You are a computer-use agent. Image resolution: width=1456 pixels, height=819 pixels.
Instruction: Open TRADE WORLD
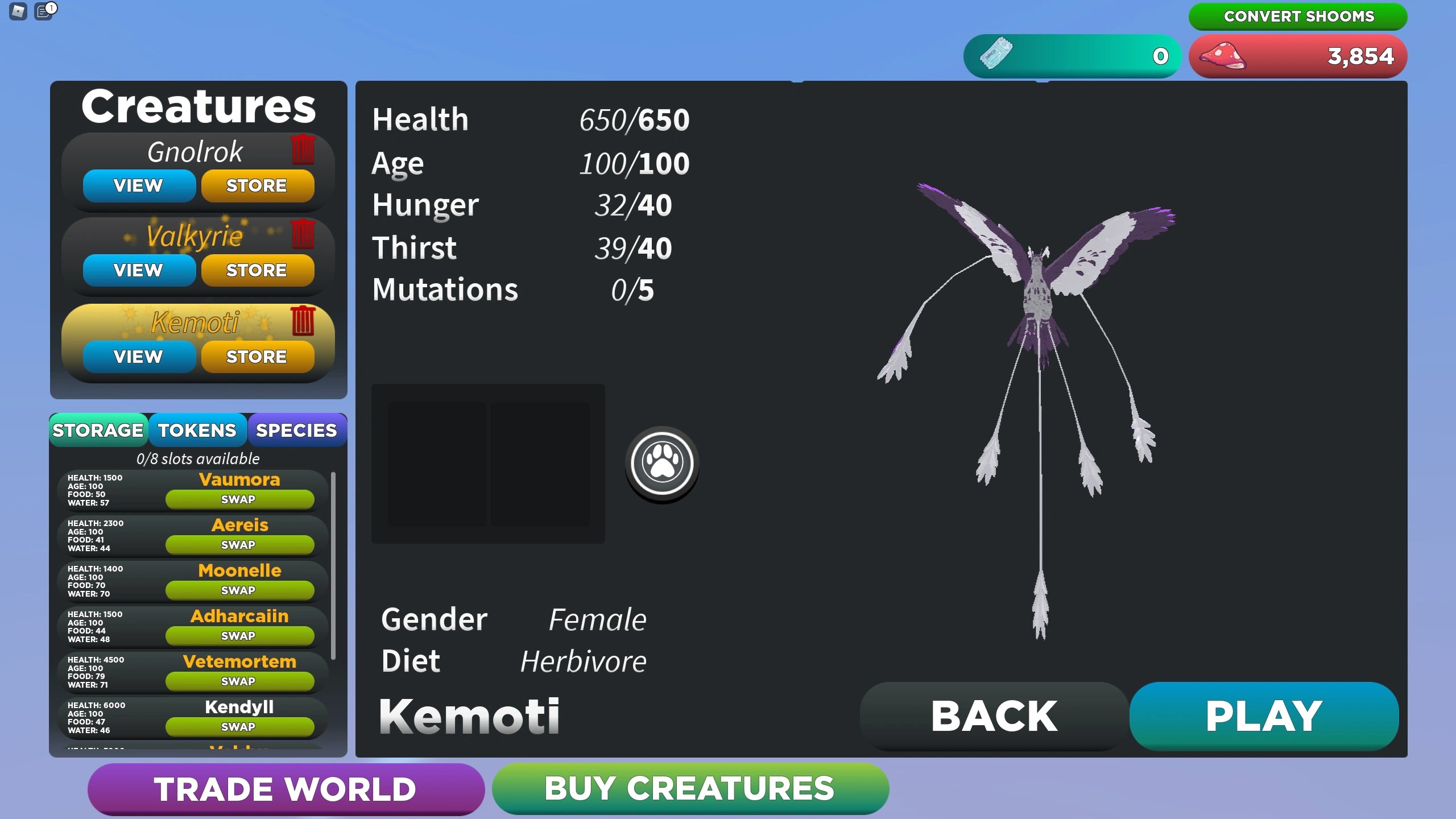[x=284, y=789]
